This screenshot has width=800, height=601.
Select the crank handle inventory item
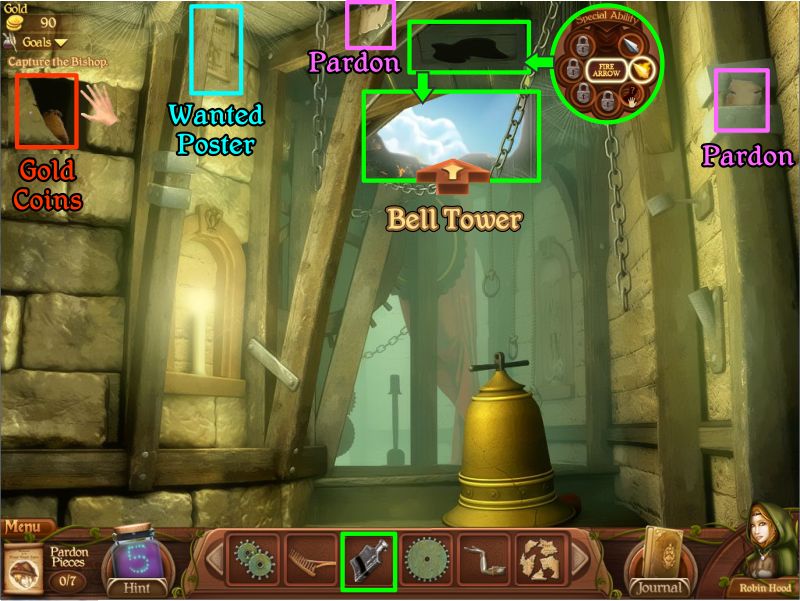click(x=484, y=560)
